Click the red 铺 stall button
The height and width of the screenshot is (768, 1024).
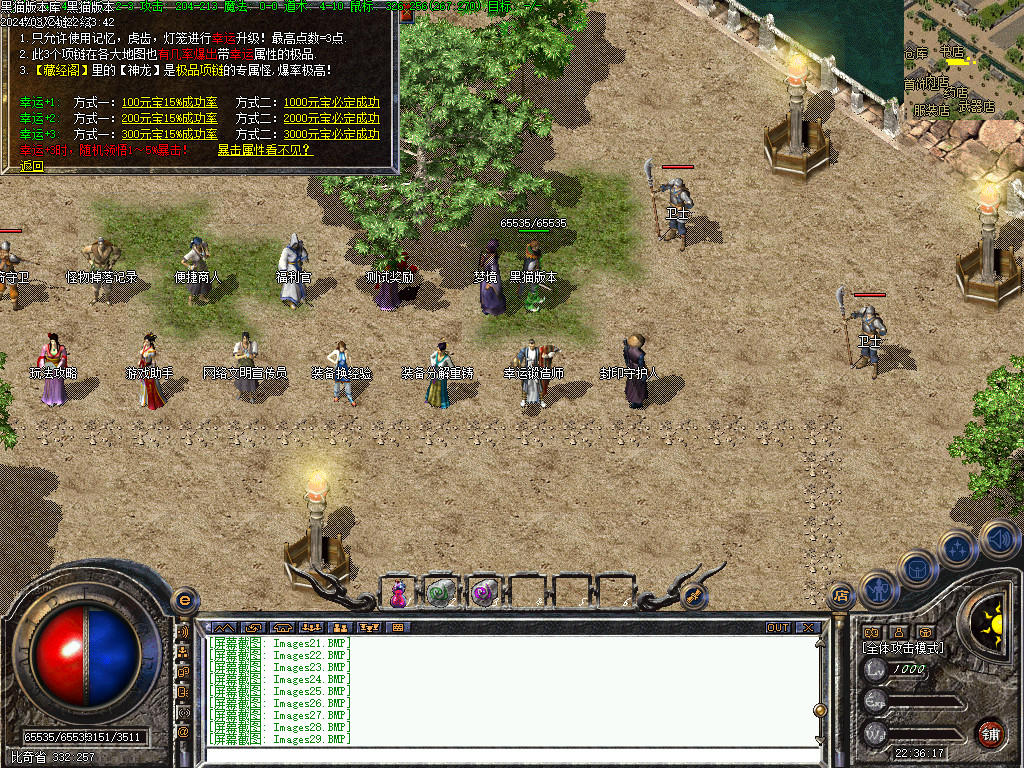pyautogui.click(x=990, y=732)
